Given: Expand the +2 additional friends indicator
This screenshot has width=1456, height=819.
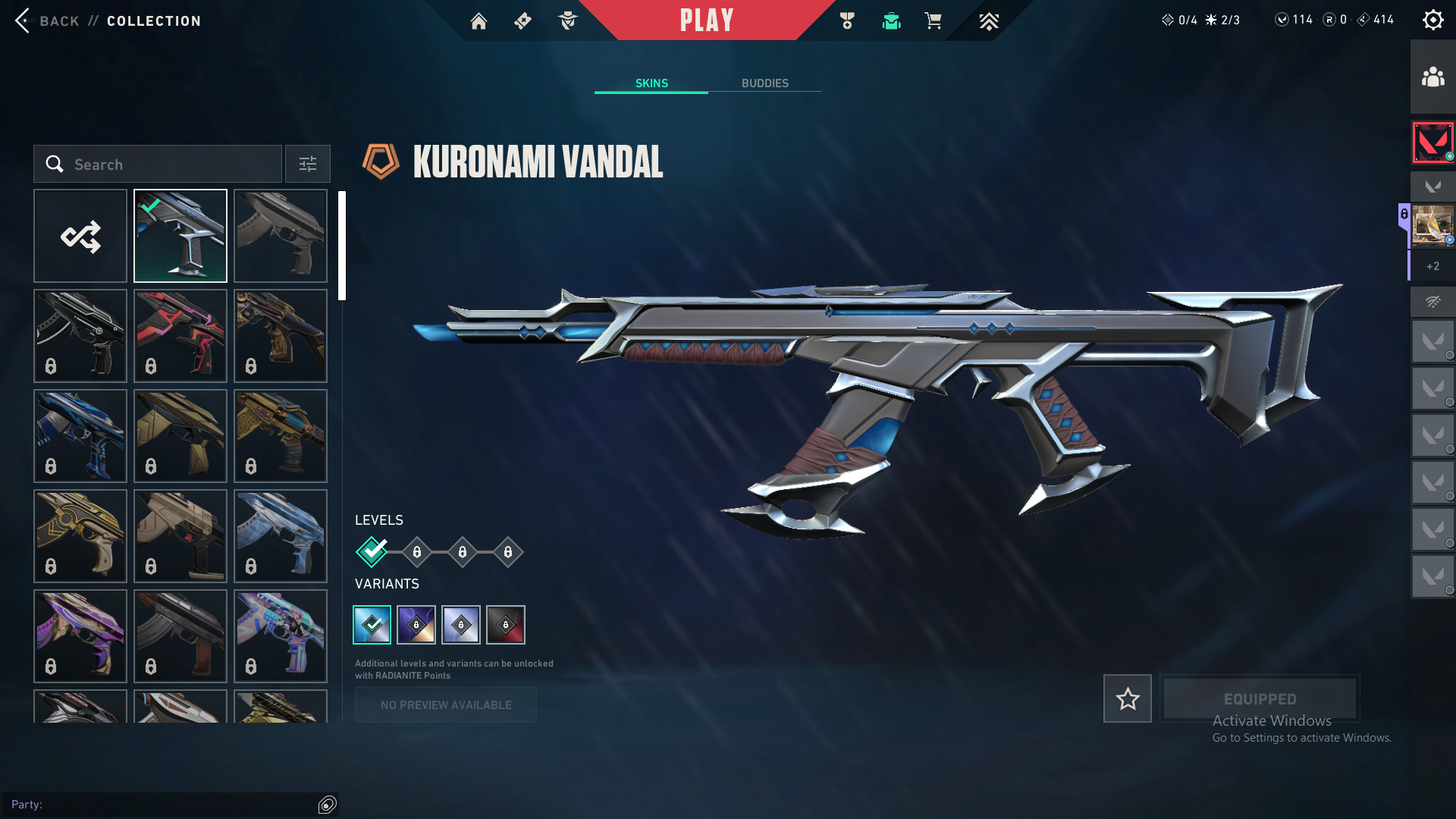Looking at the screenshot, I should [x=1432, y=266].
